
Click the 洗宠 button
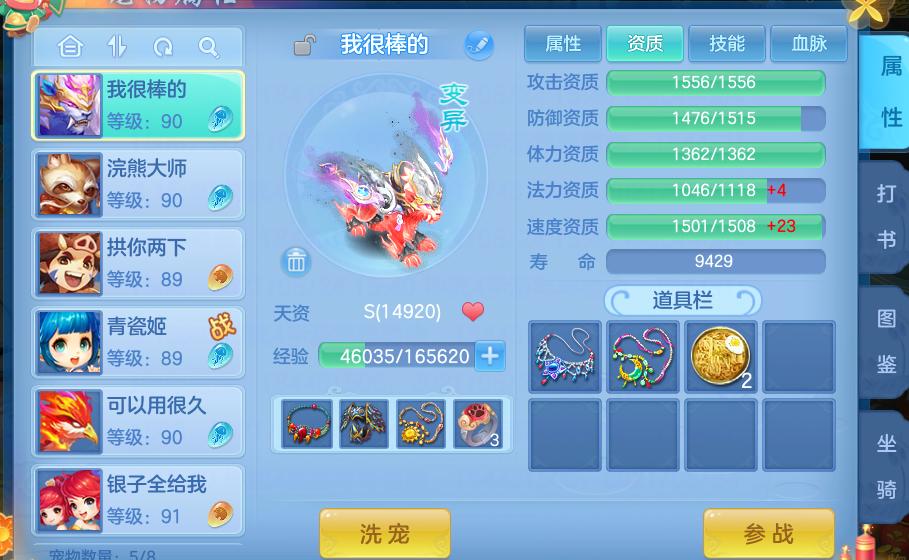coord(385,533)
